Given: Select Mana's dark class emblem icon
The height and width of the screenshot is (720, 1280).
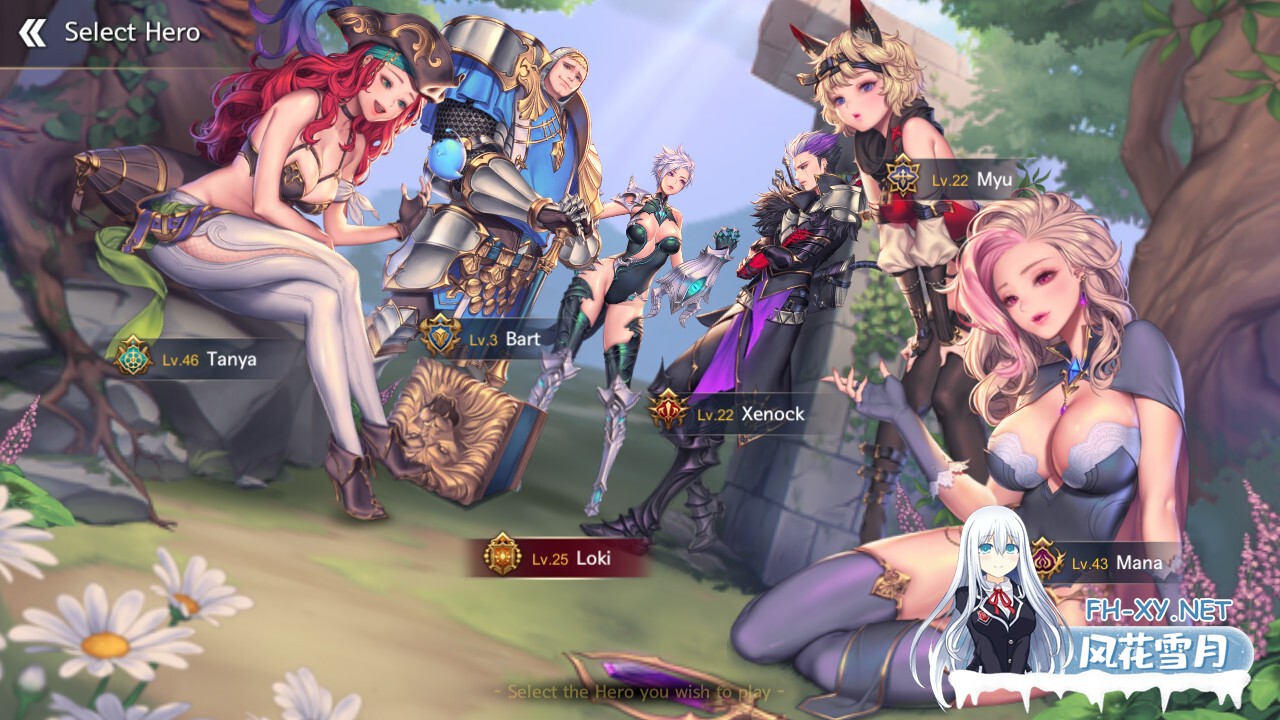Looking at the screenshot, I should tap(1047, 563).
